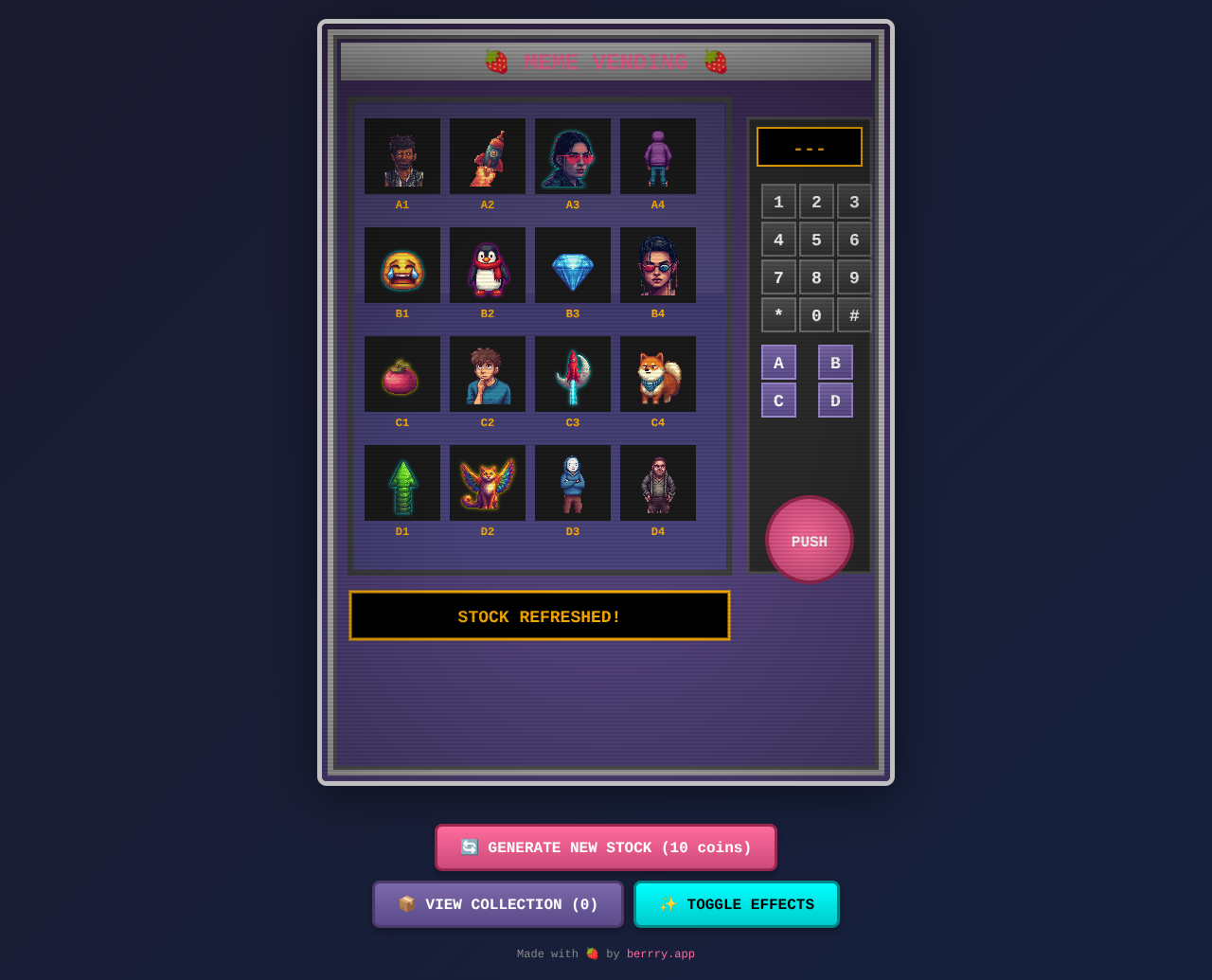Generate new stock for 10 coins
The image size is (1212, 980).
[606, 846]
